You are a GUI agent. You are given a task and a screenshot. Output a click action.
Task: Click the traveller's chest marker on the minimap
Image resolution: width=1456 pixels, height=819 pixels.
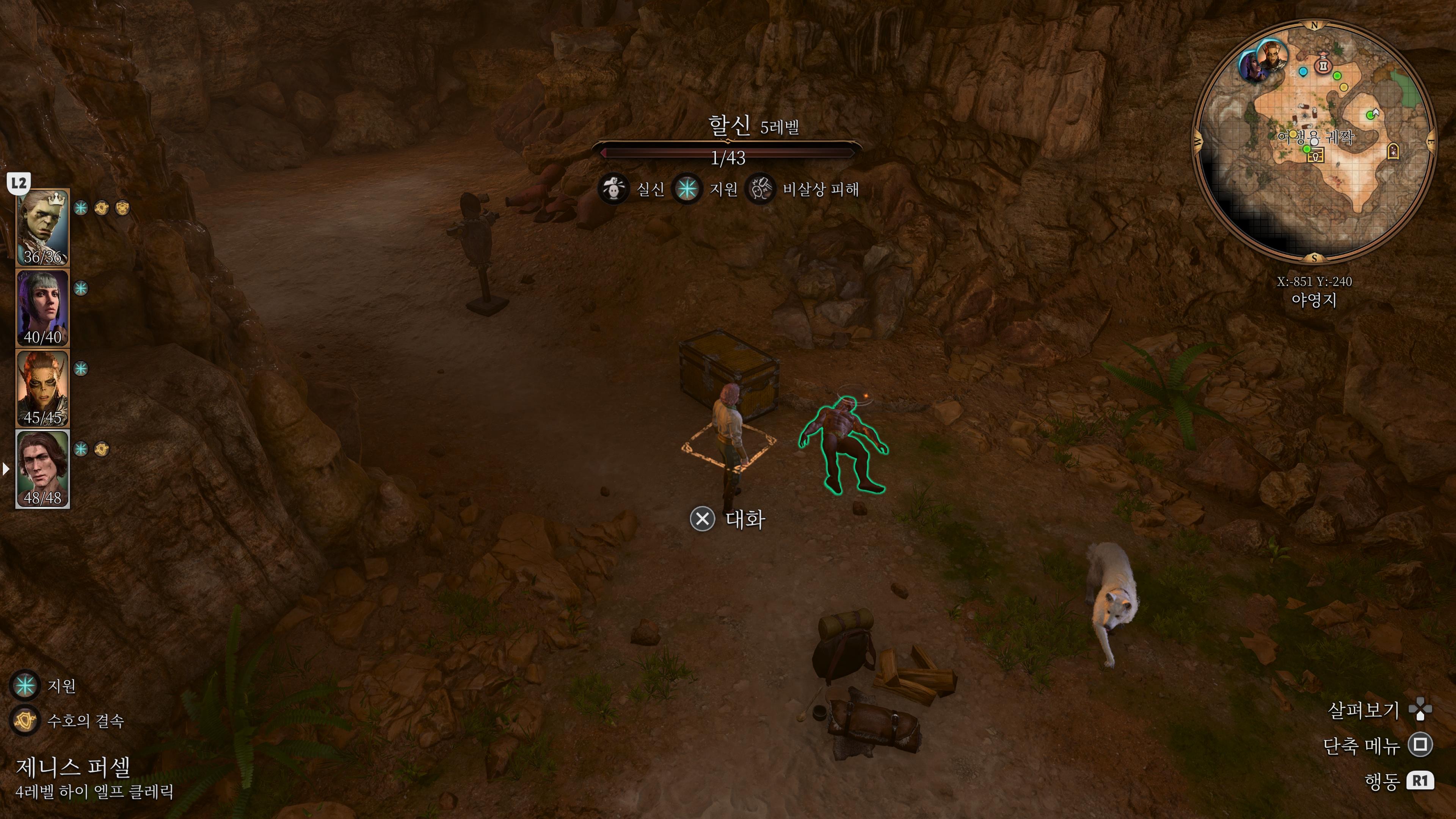click(x=1316, y=156)
